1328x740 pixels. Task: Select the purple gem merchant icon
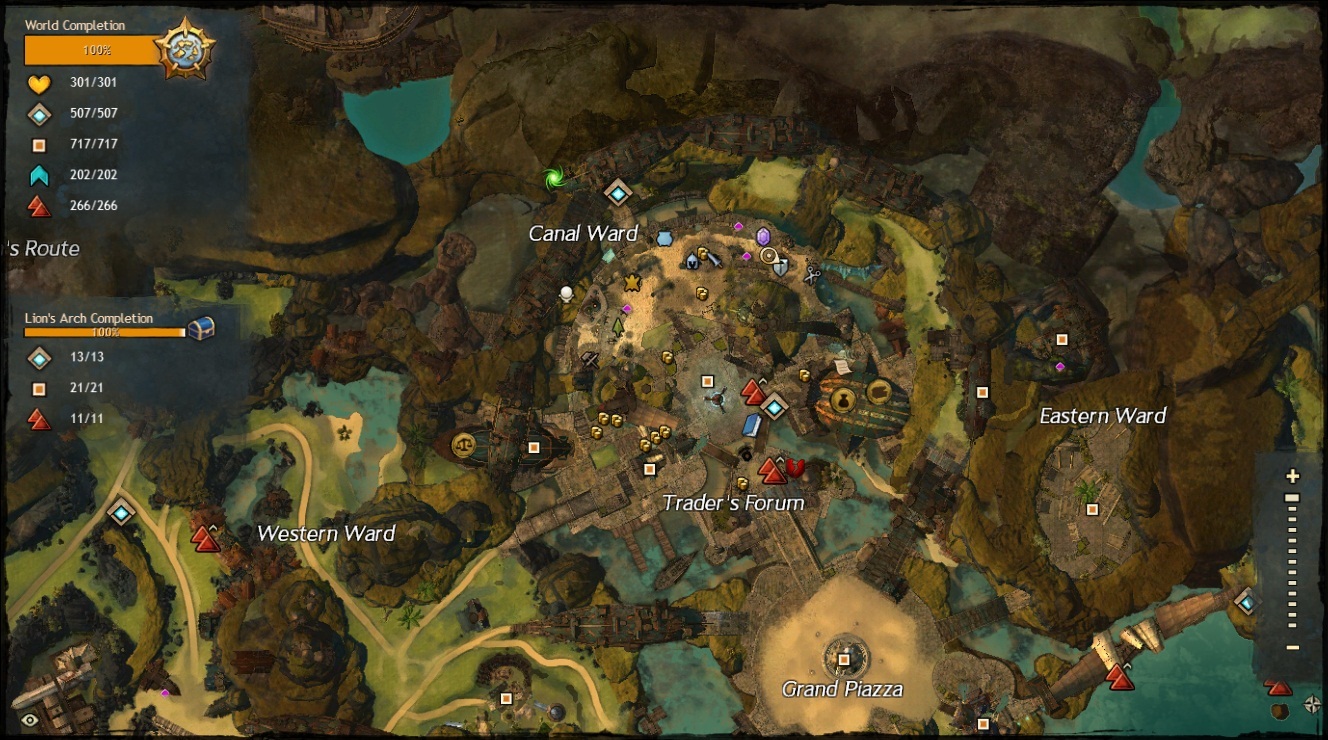click(764, 237)
